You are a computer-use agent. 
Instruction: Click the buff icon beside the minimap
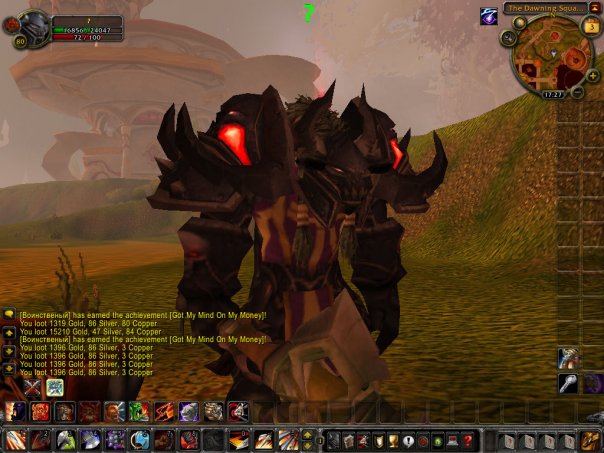click(489, 16)
